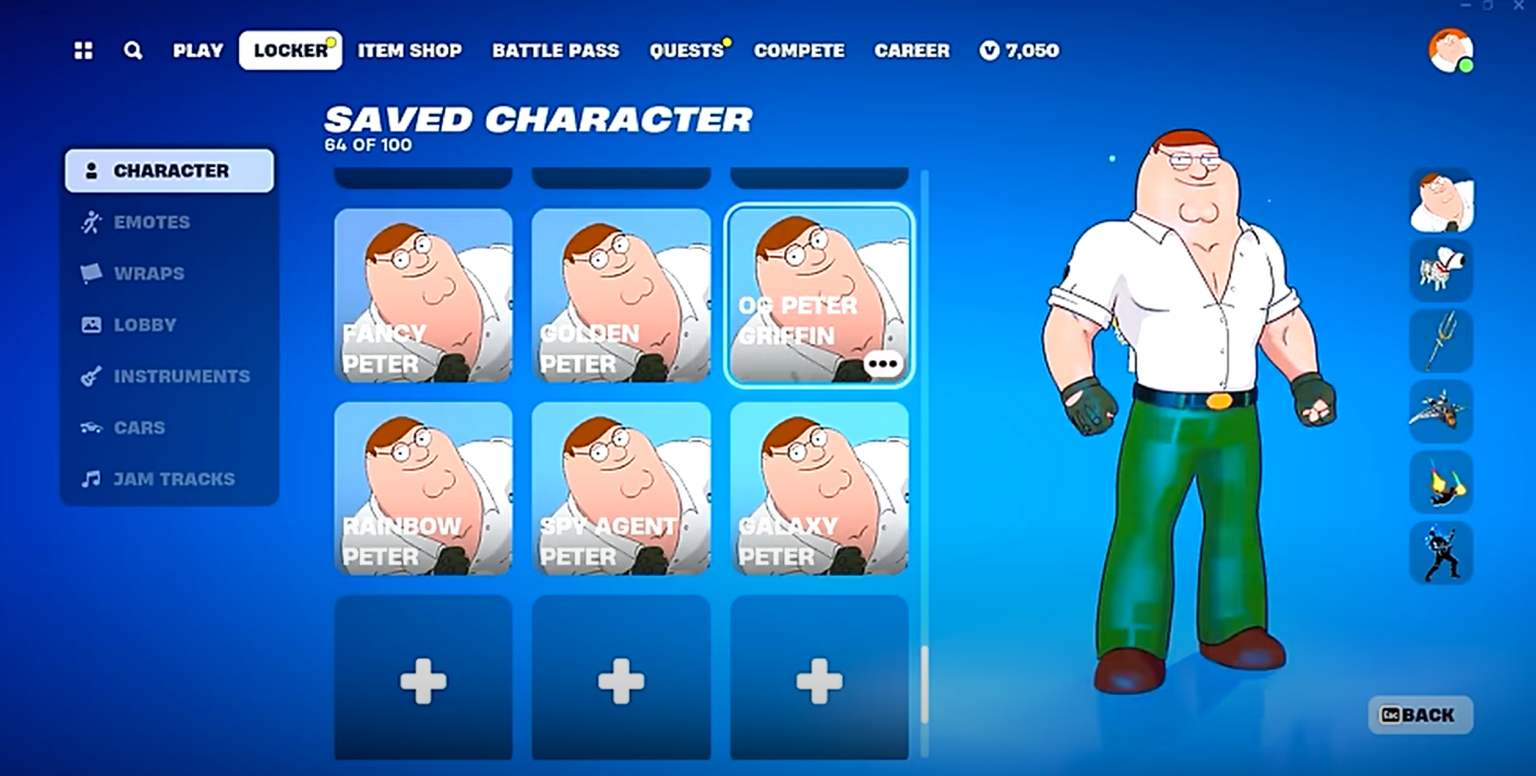Select the jet glider slot
The height and width of the screenshot is (776, 1536).
pyautogui.click(x=1441, y=411)
